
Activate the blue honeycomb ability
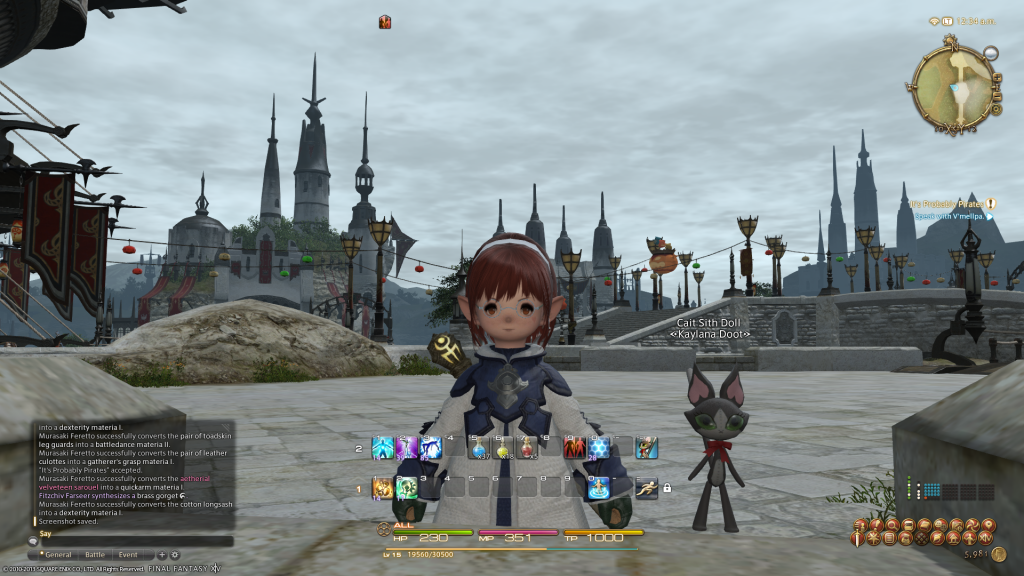[x=600, y=448]
